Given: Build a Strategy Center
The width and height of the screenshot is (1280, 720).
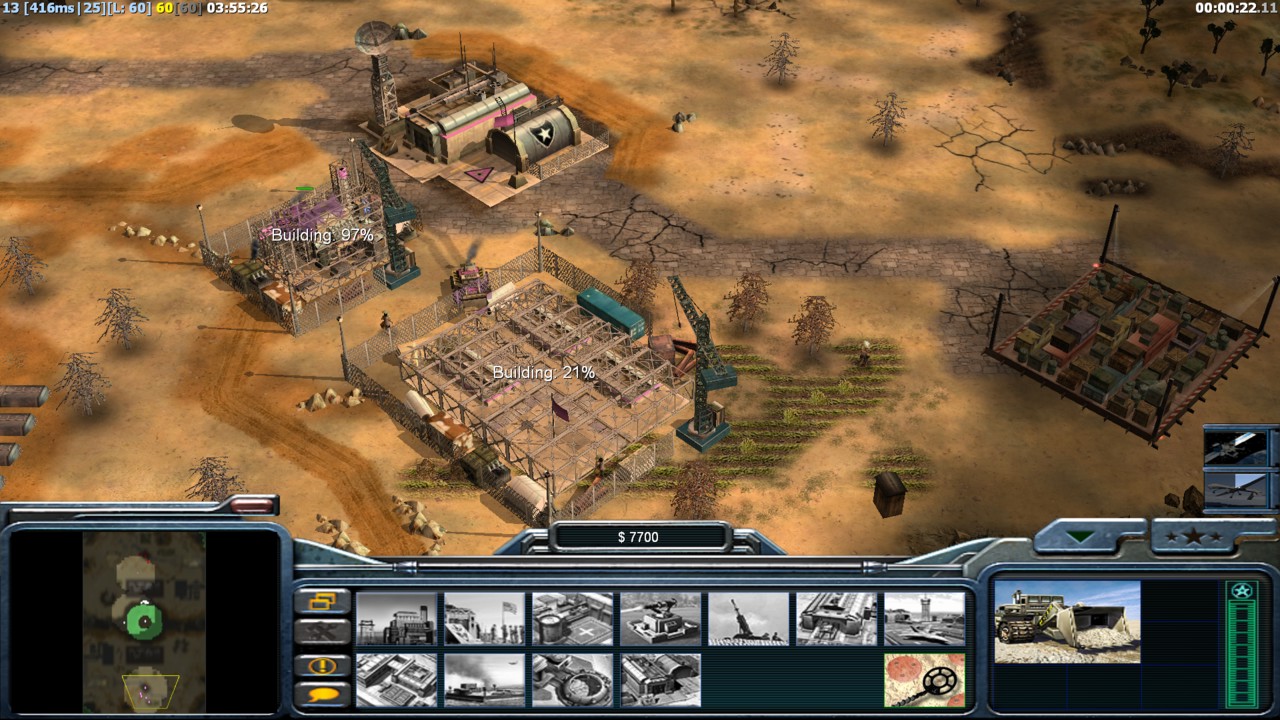Looking at the screenshot, I should click(x=396, y=680).
